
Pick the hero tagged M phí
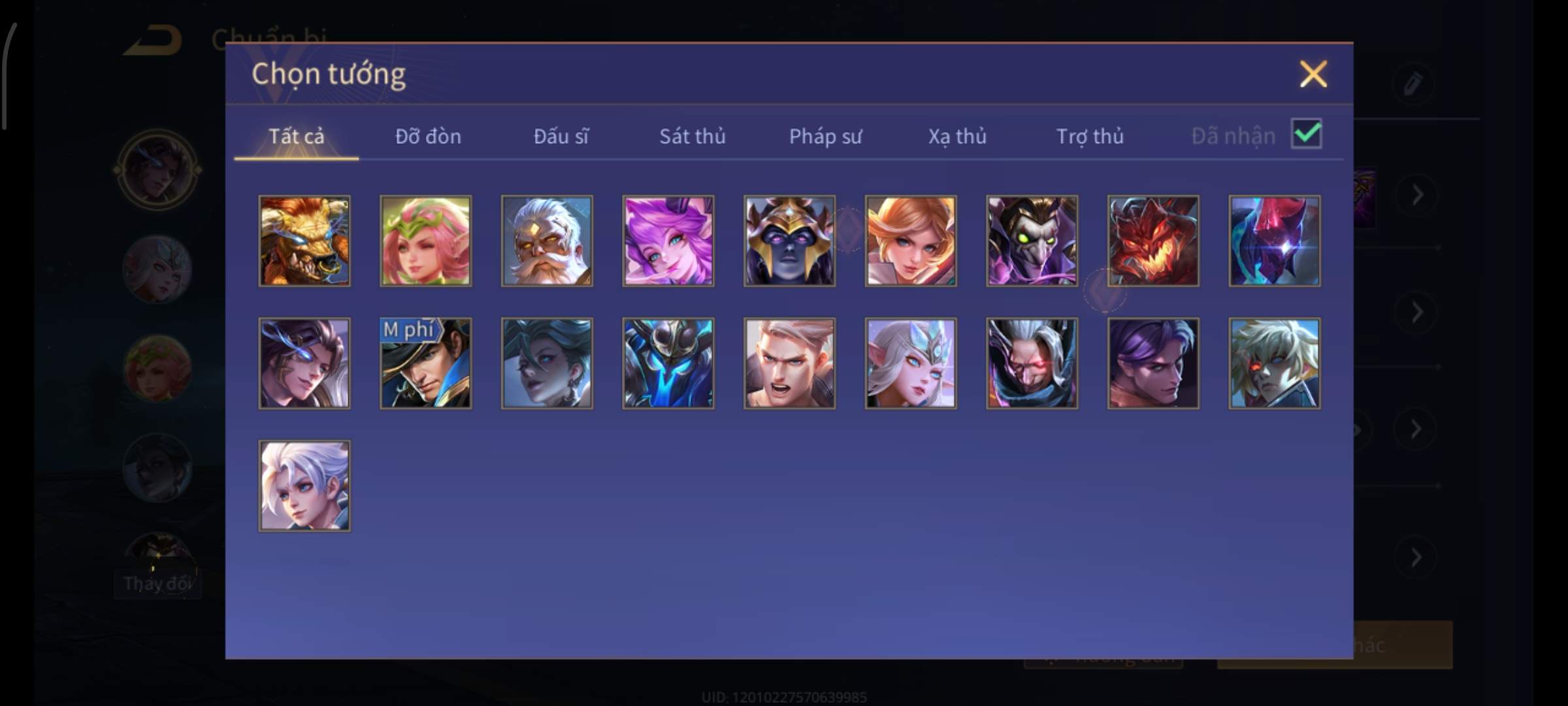point(426,363)
